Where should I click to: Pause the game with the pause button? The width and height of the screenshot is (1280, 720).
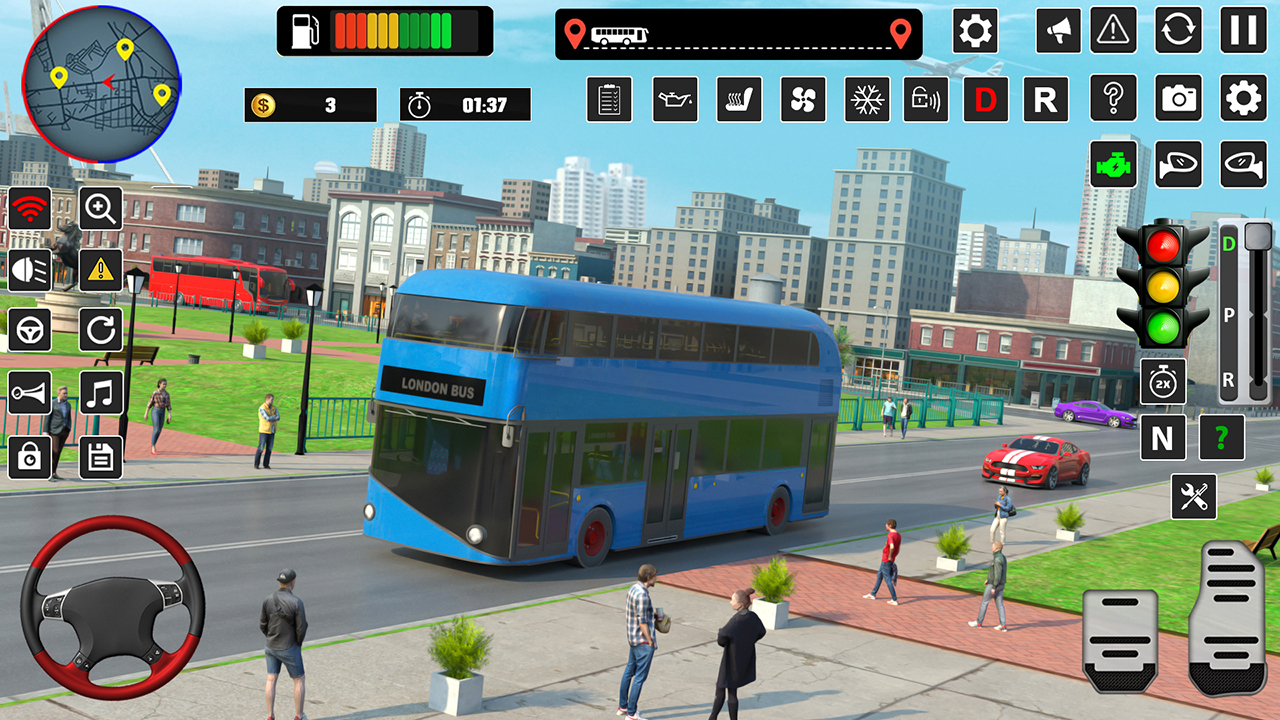1243,30
